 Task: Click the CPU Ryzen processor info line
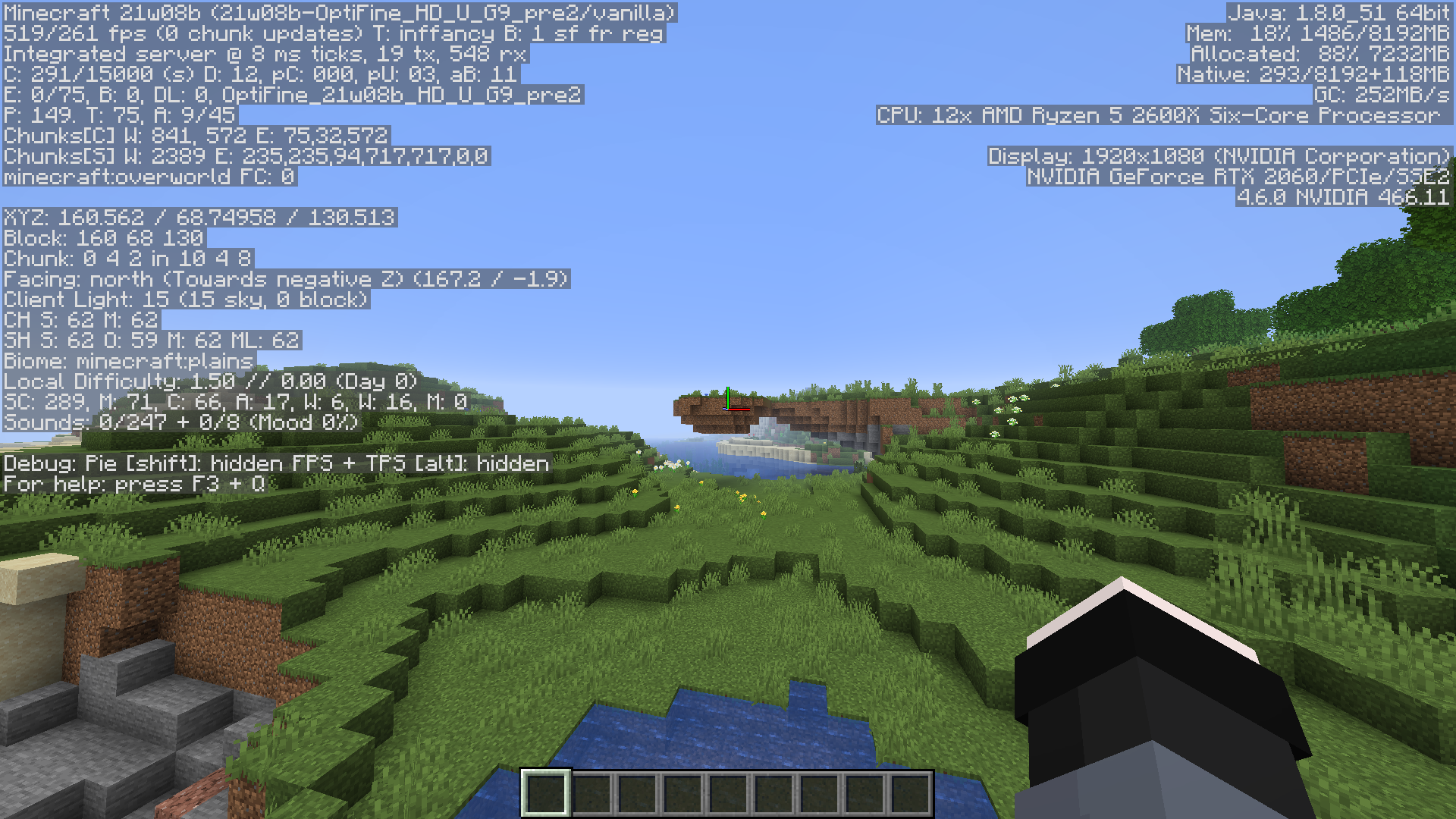pos(1164,115)
